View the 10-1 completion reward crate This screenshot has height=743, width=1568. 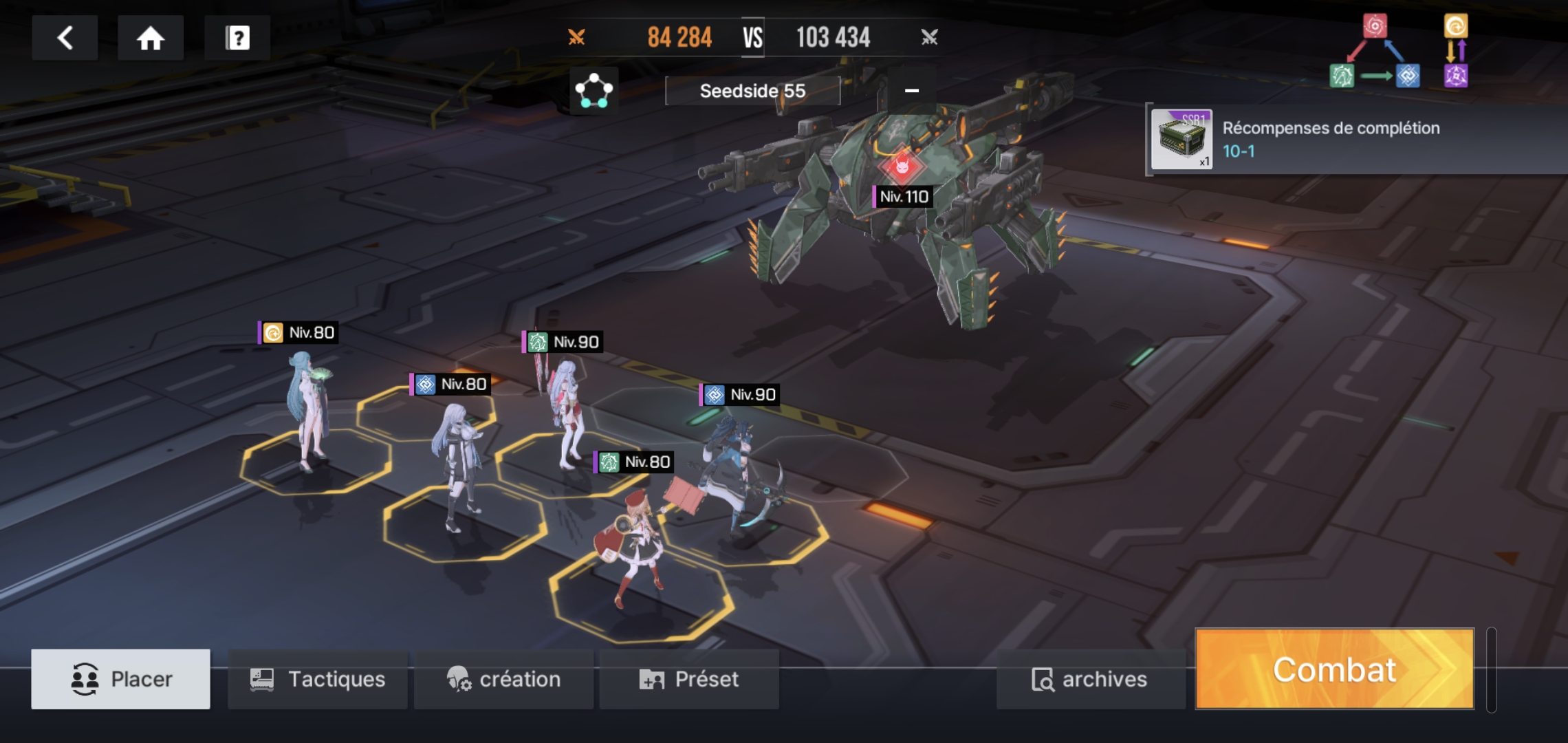1182,140
